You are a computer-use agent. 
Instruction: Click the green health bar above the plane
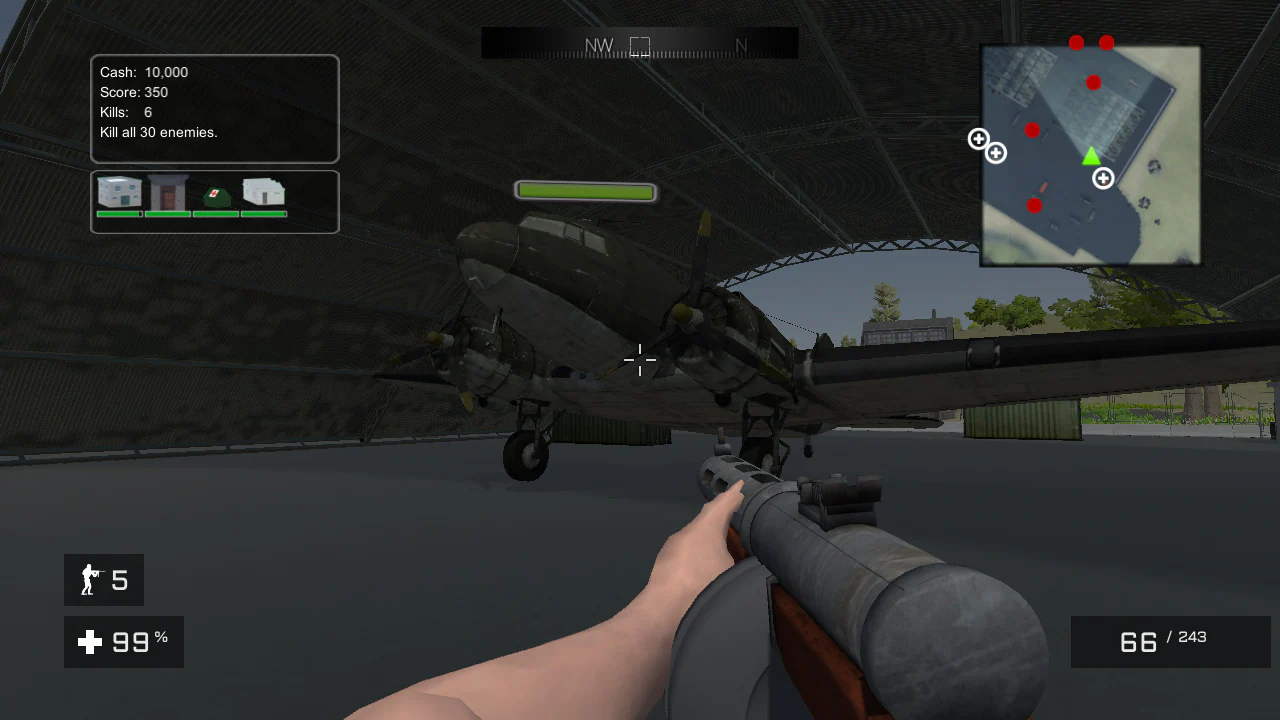click(585, 190)
